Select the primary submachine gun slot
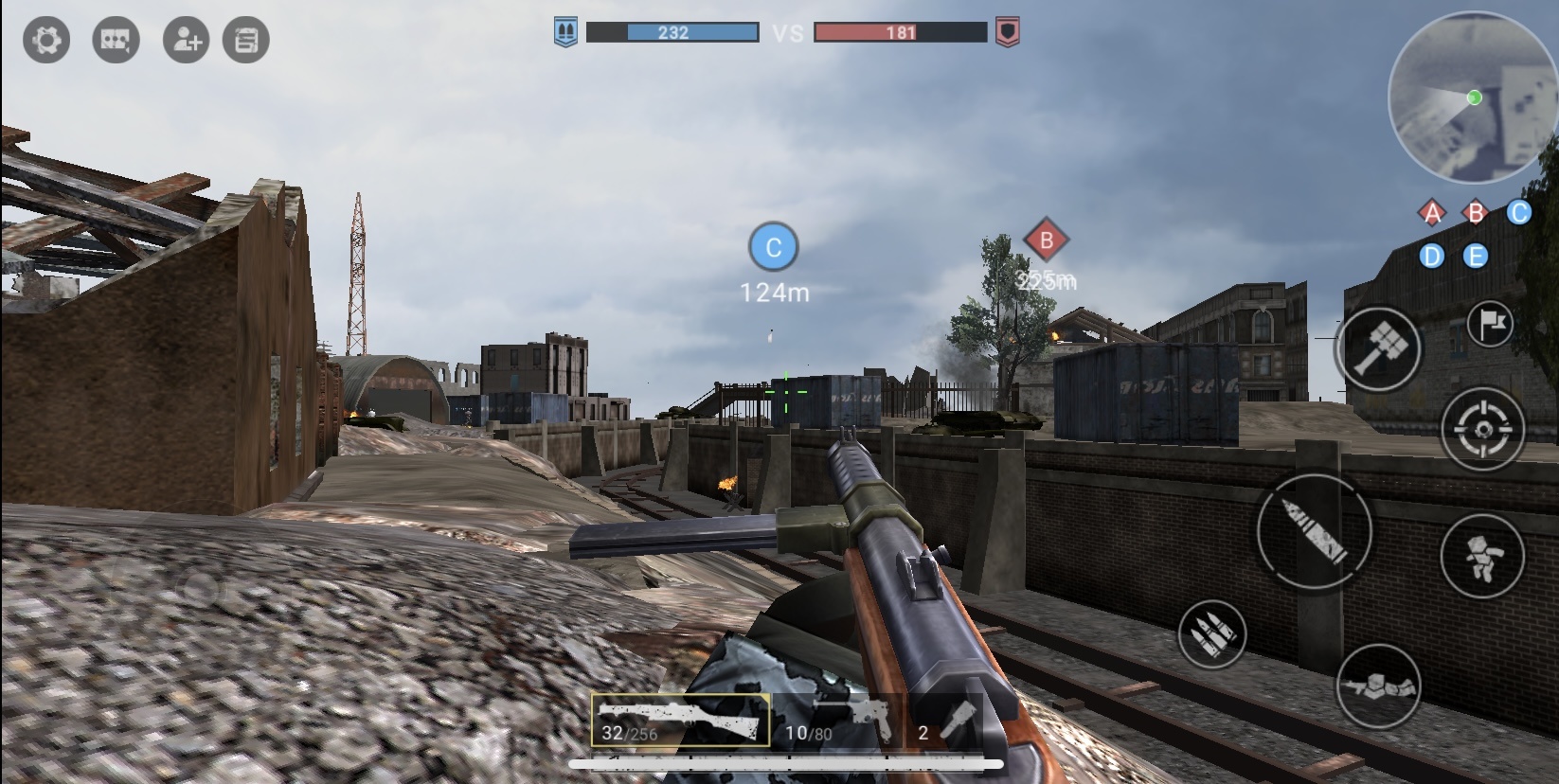 pyautogui.click(x=680, y=721)
